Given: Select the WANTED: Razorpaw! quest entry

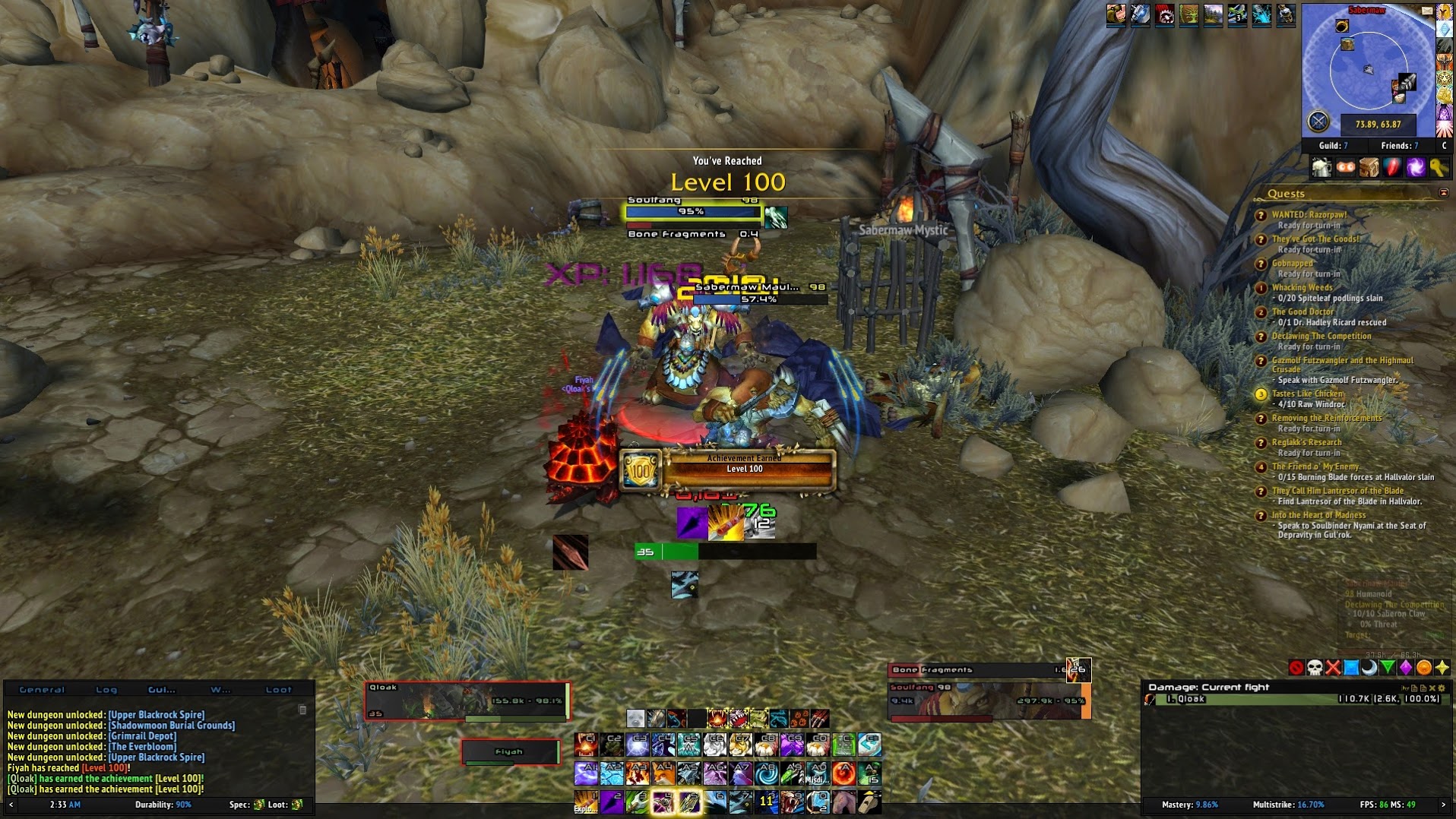Looking at the screenshot, I should click(x=1309, y=215).
